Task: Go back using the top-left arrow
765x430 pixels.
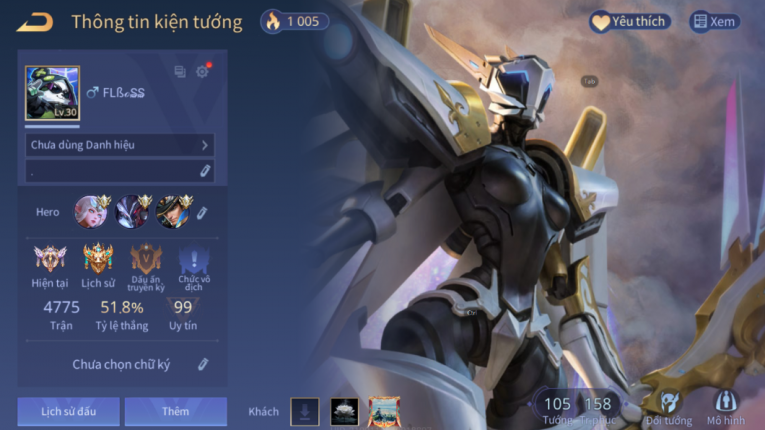Action: point(35,21)
